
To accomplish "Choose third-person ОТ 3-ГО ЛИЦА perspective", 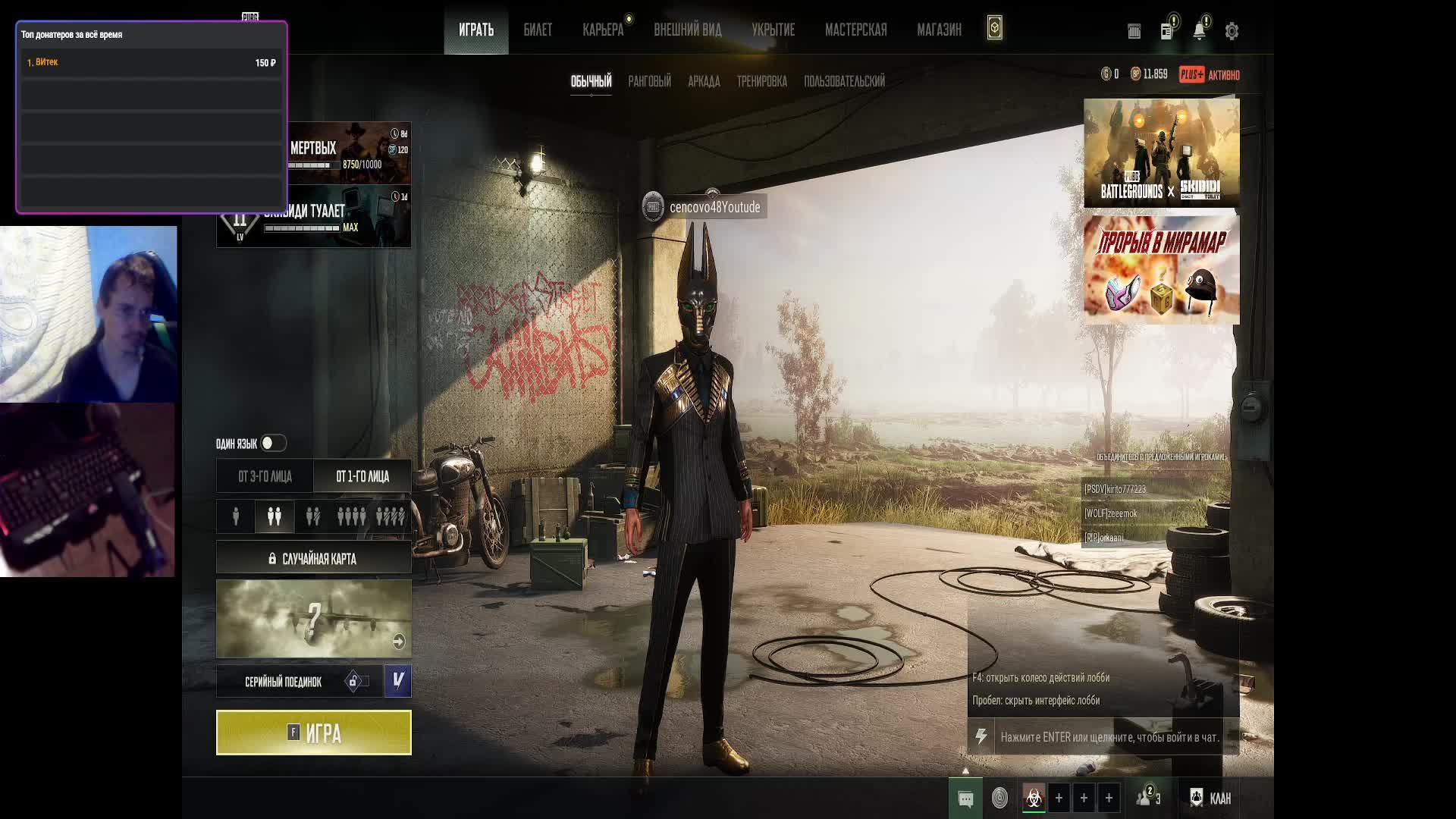I will (265, 476).
